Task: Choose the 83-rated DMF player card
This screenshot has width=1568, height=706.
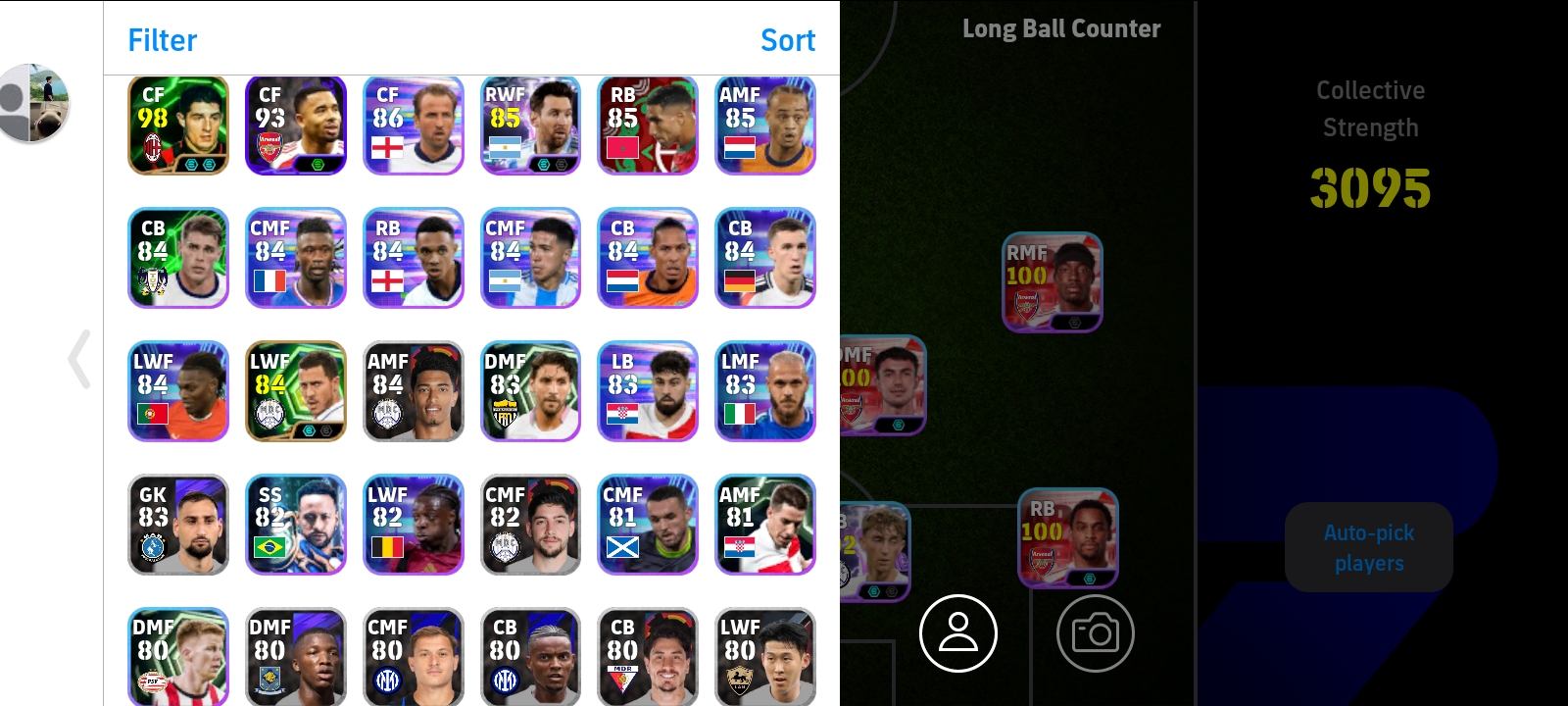Action: tap(530, 391)
